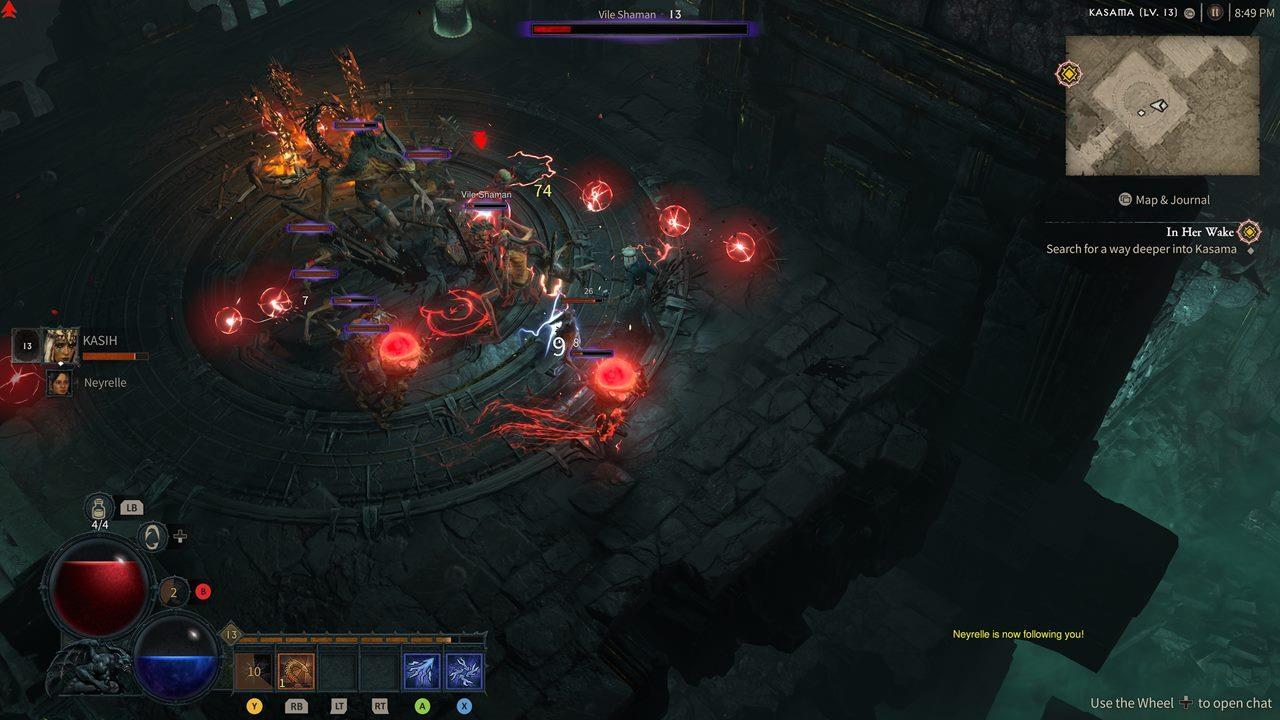The width and height of the screenshot is (1280, 720).
Task: Expand the empty RT skill slot
Action: [x=380, y=670]
